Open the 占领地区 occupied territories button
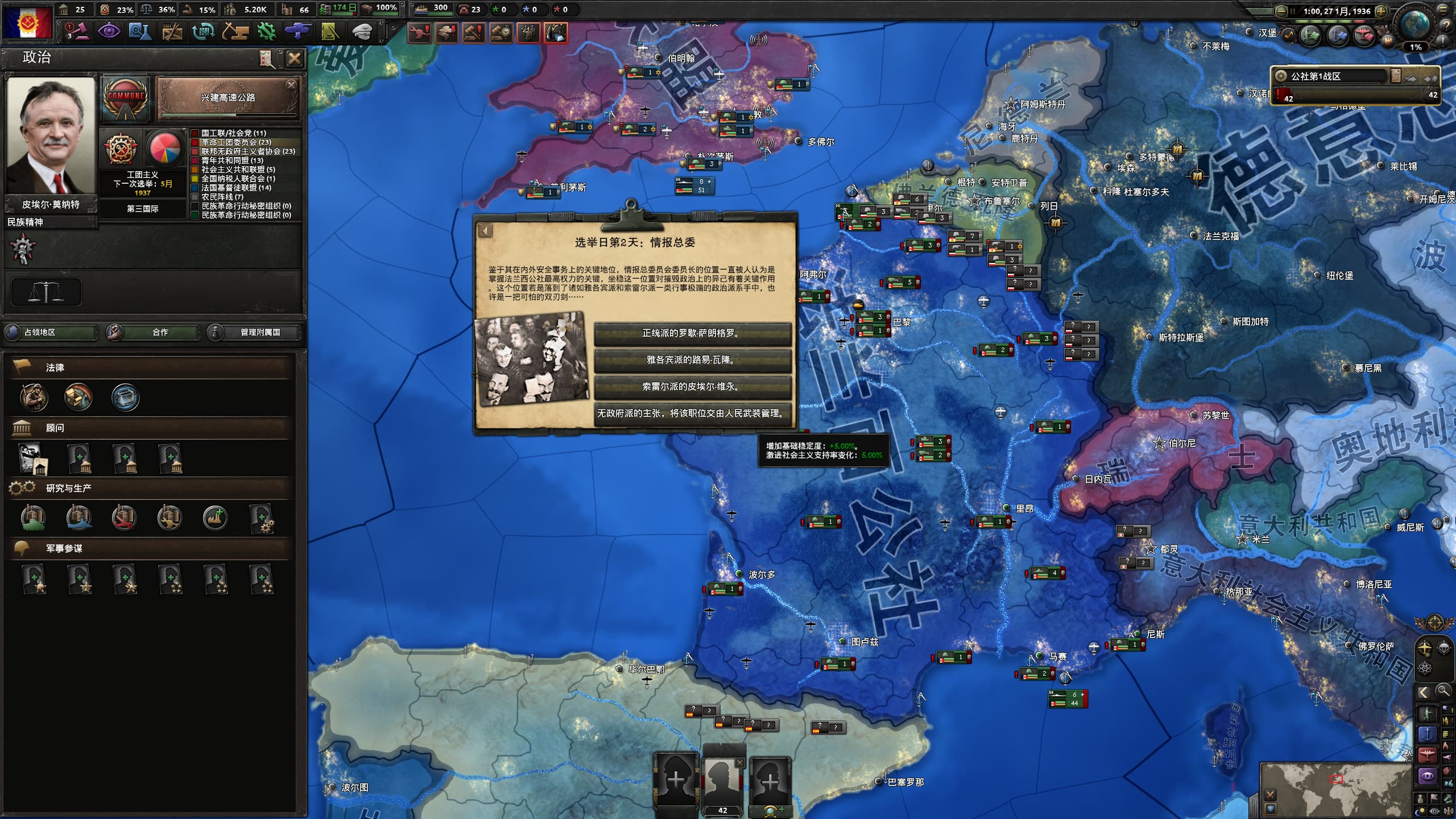This screenshot has width=1456, height=819. [51, 332]
